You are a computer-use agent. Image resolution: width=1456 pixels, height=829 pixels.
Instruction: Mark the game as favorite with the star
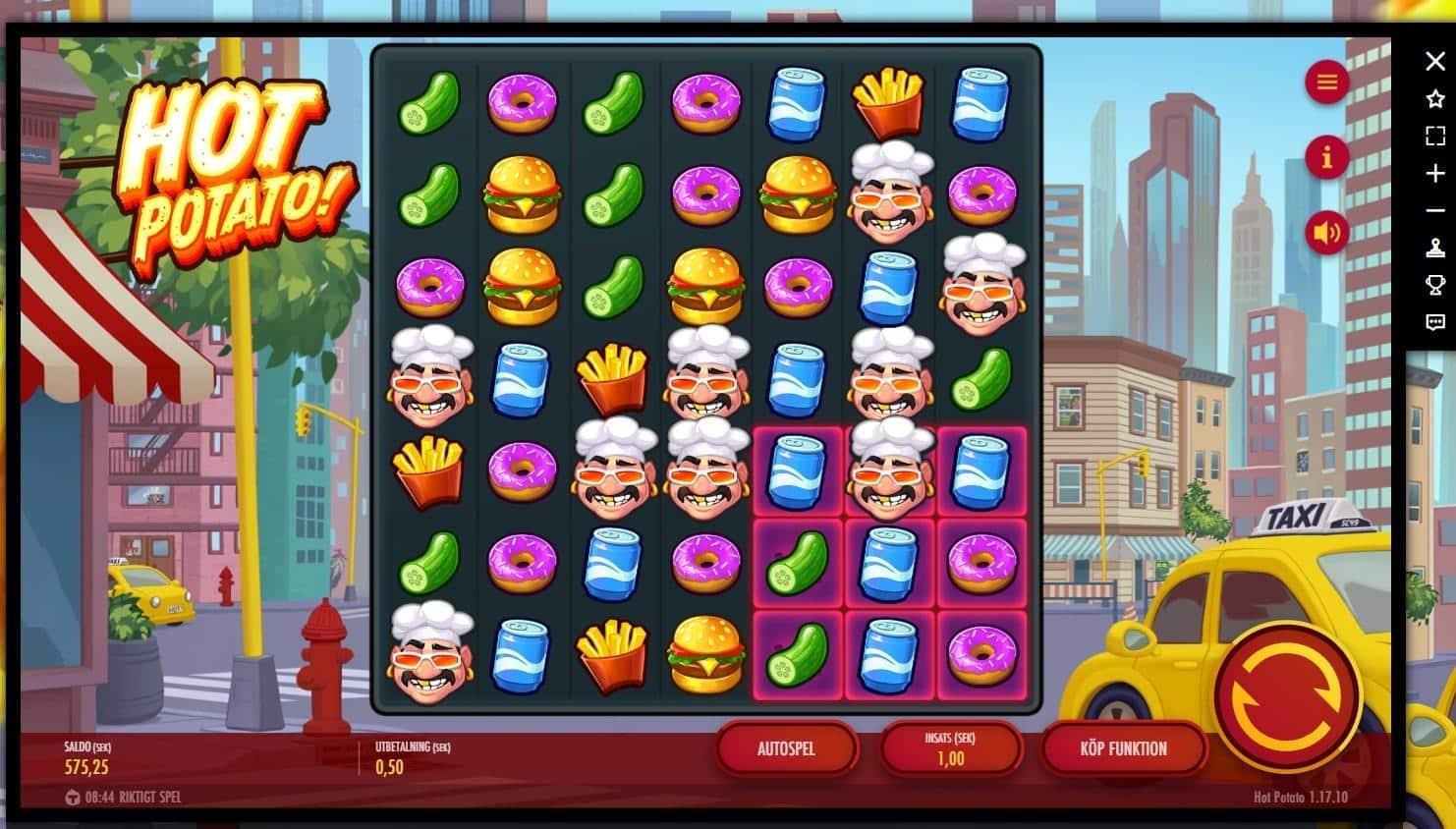pos(1434,98)
